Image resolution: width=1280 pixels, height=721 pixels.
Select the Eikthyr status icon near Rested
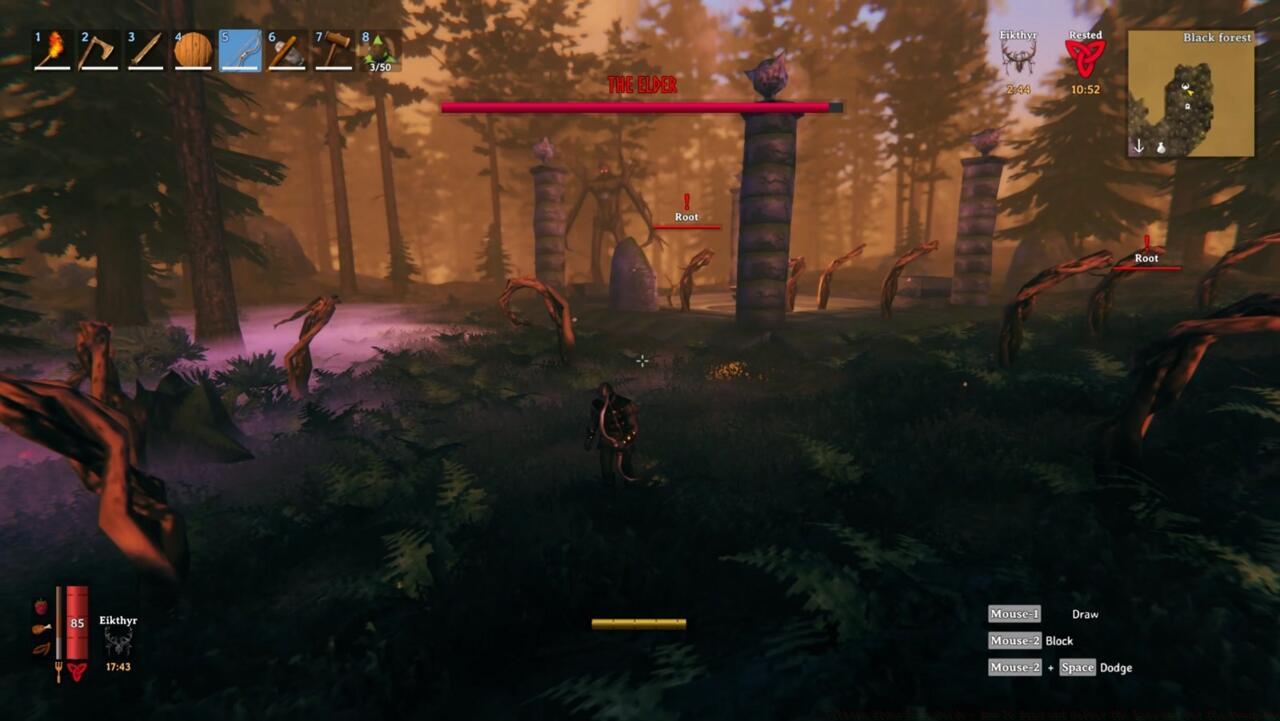click(1018, 56)
